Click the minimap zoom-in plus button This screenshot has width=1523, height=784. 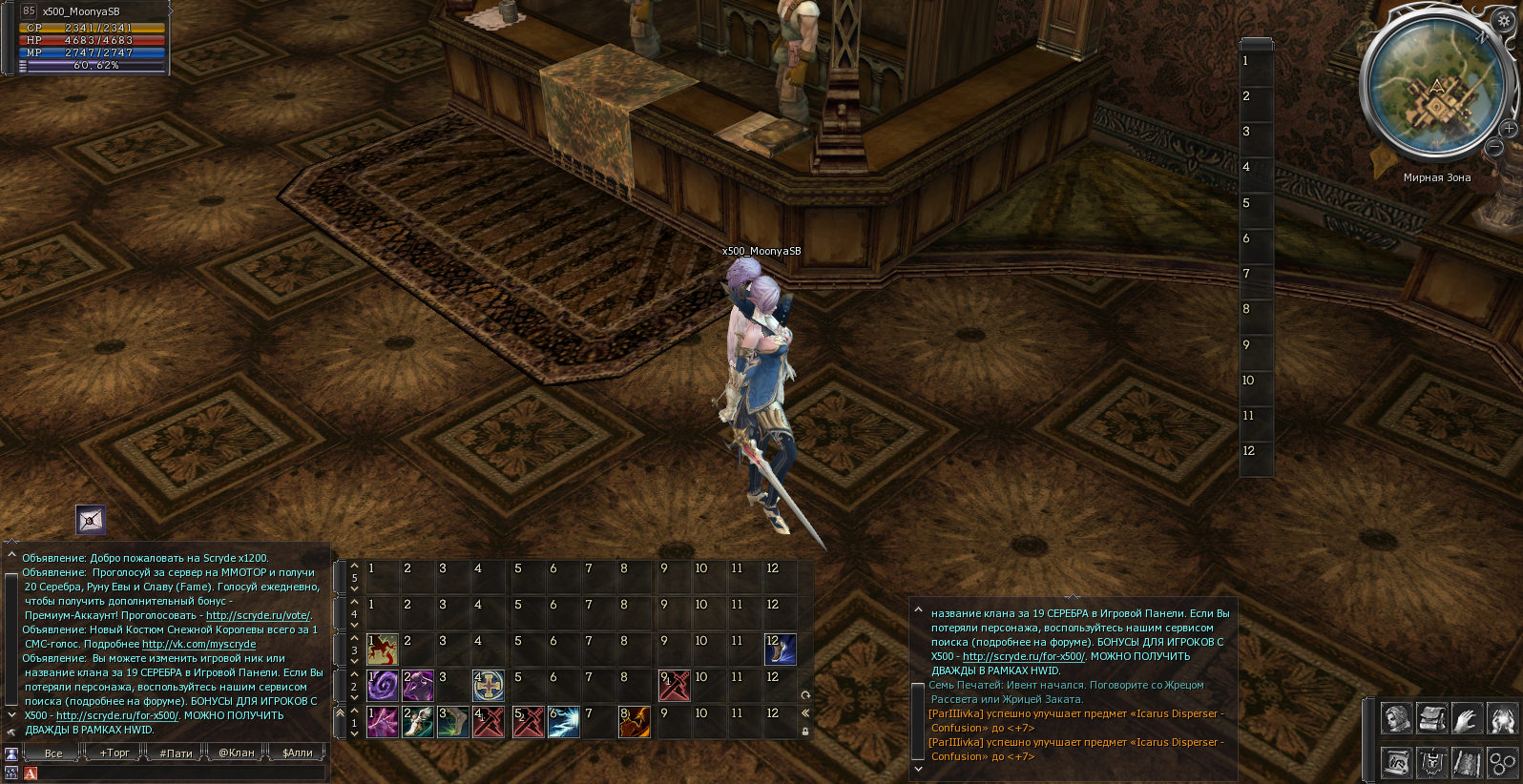pos(1508,129)
